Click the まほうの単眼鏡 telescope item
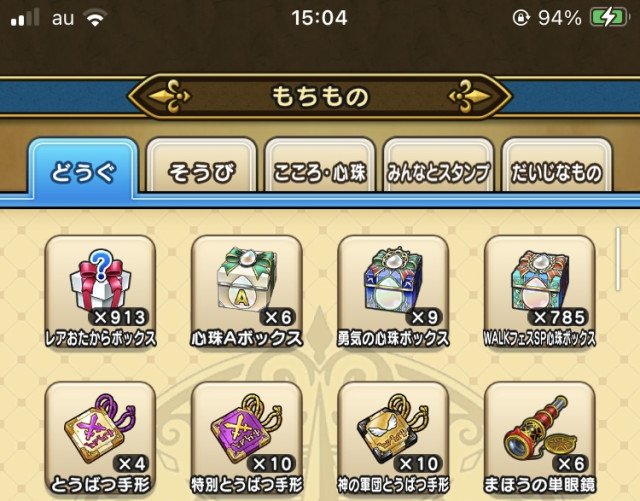The width and height of the screenshot is (640, 501). (x=538, y=430)
